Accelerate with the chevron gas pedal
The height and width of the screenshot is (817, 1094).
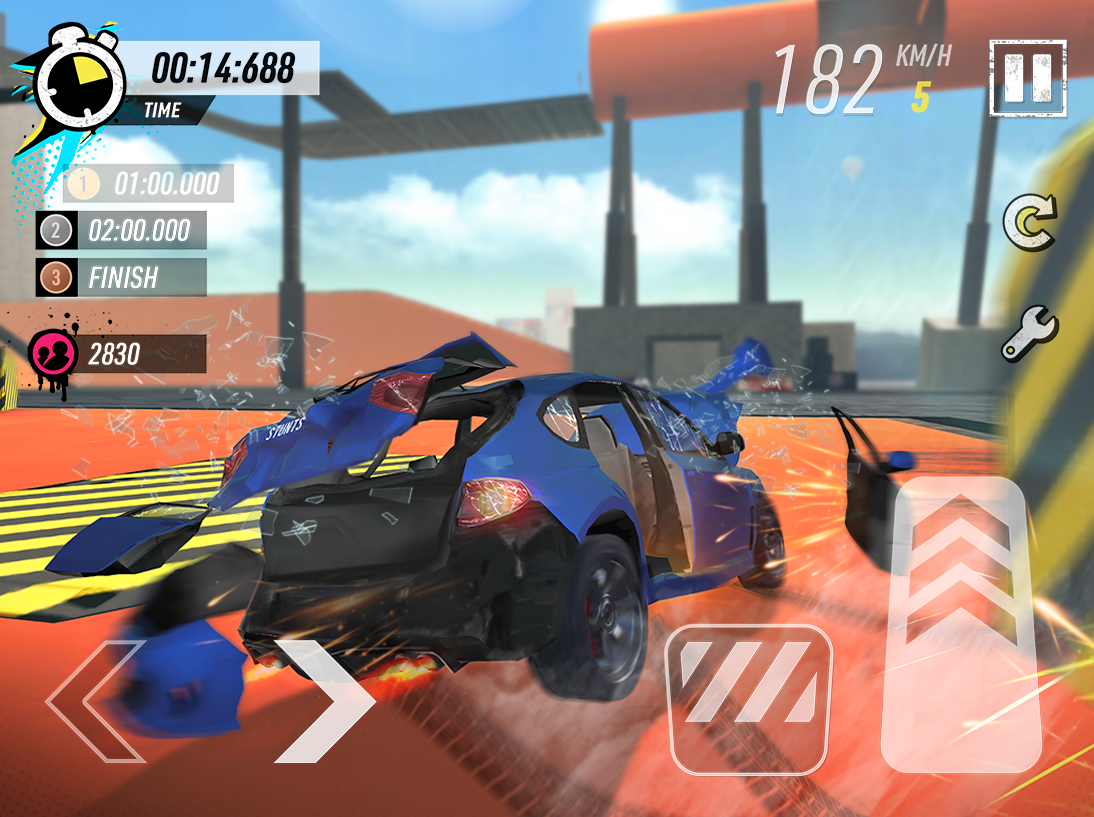pyautogui.click(x=961, y=624)
